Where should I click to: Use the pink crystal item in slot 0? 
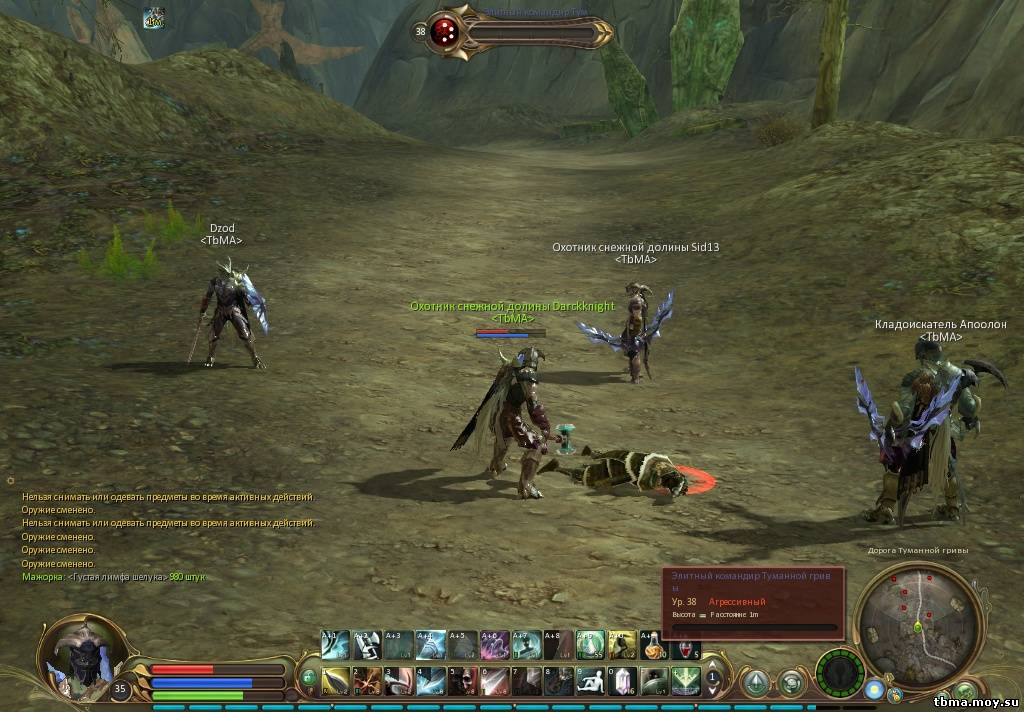point(622,681)
